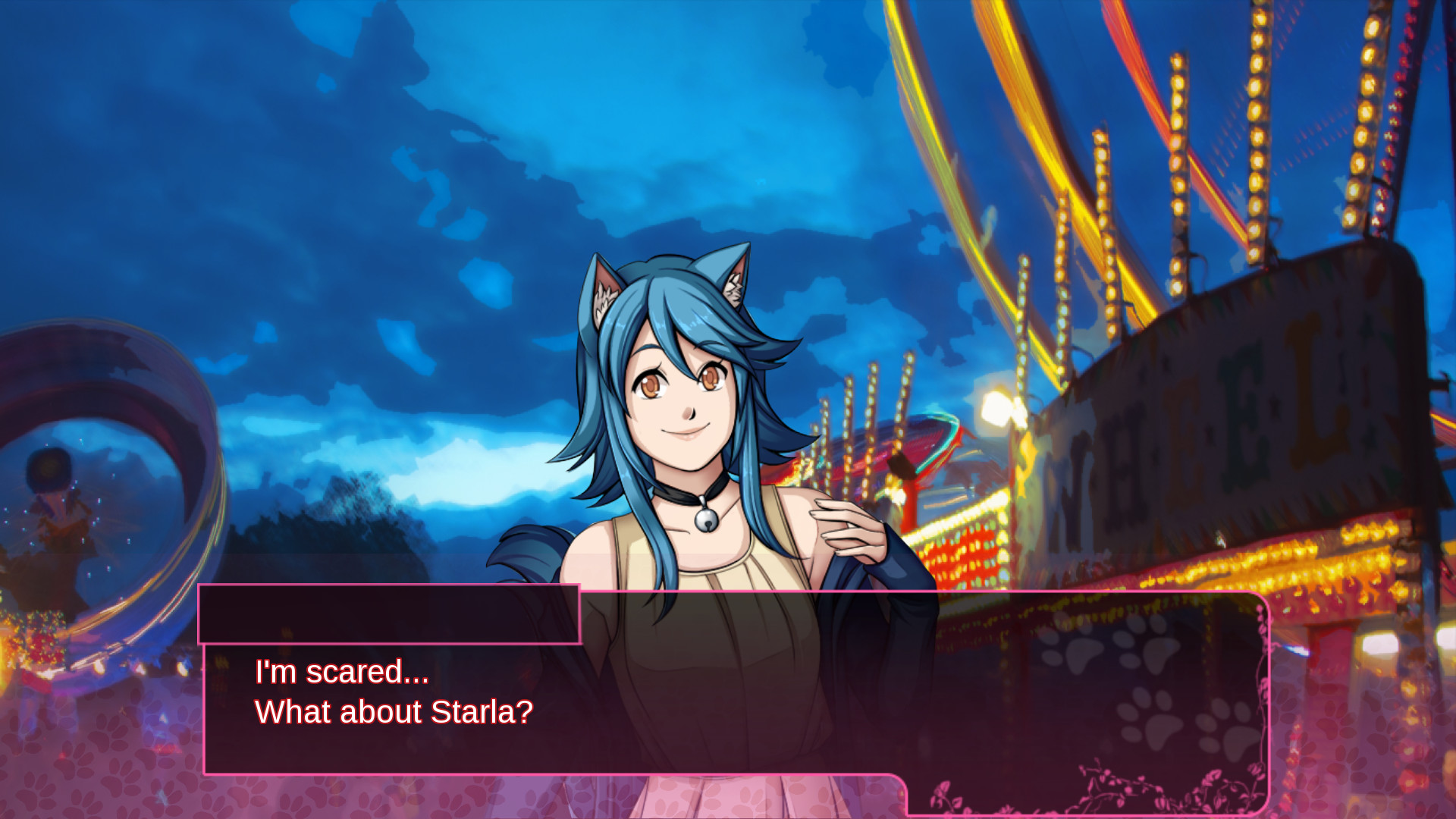This screenshot has width=1456, height=819.
Task: Click the line "I'm scared..."
Action: 340,671
